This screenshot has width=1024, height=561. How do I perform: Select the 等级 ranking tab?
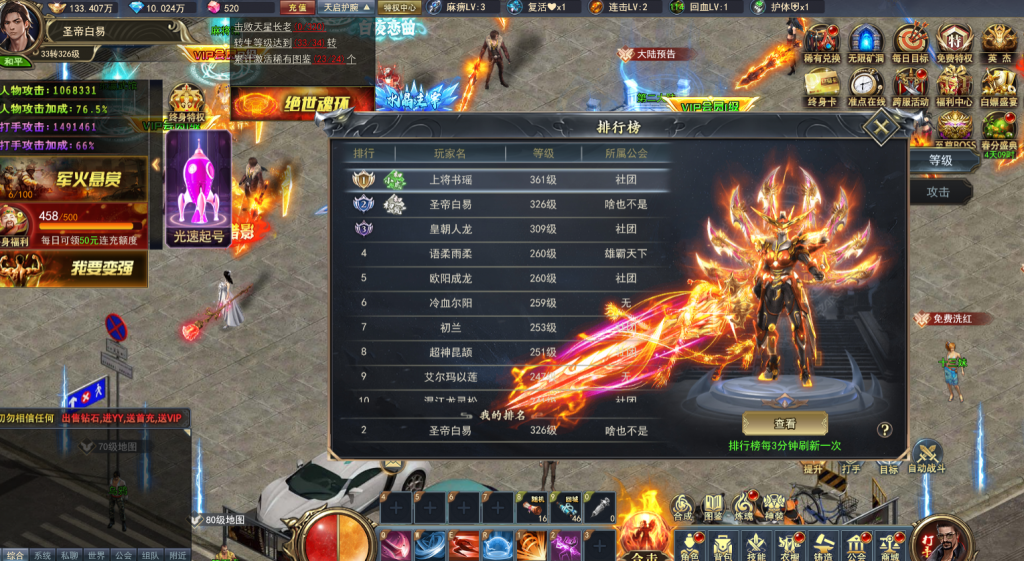point(940,160)
